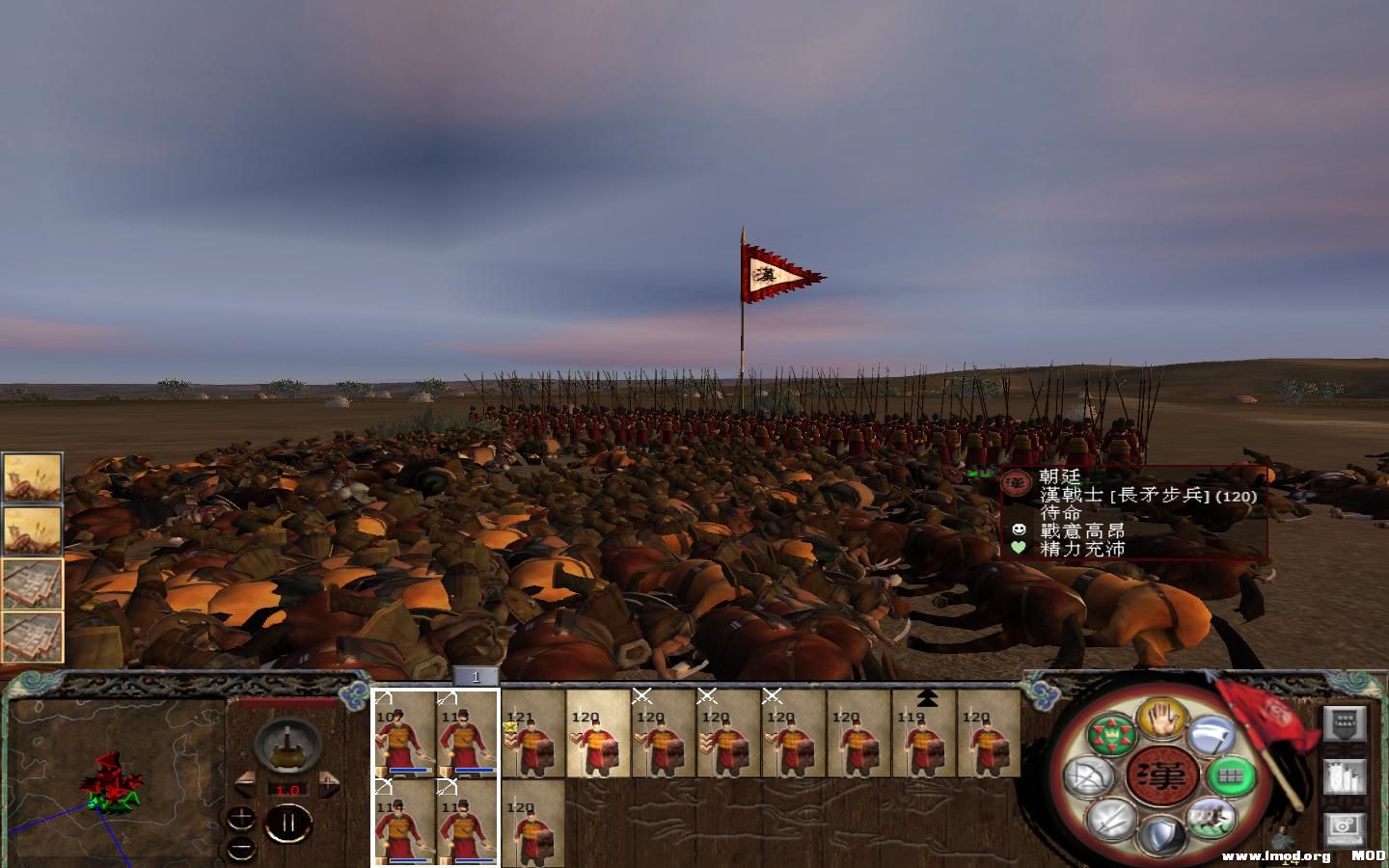Click the battle speed 1.0 display
Screen dimensions: 1389x868
tap(288, 788)
